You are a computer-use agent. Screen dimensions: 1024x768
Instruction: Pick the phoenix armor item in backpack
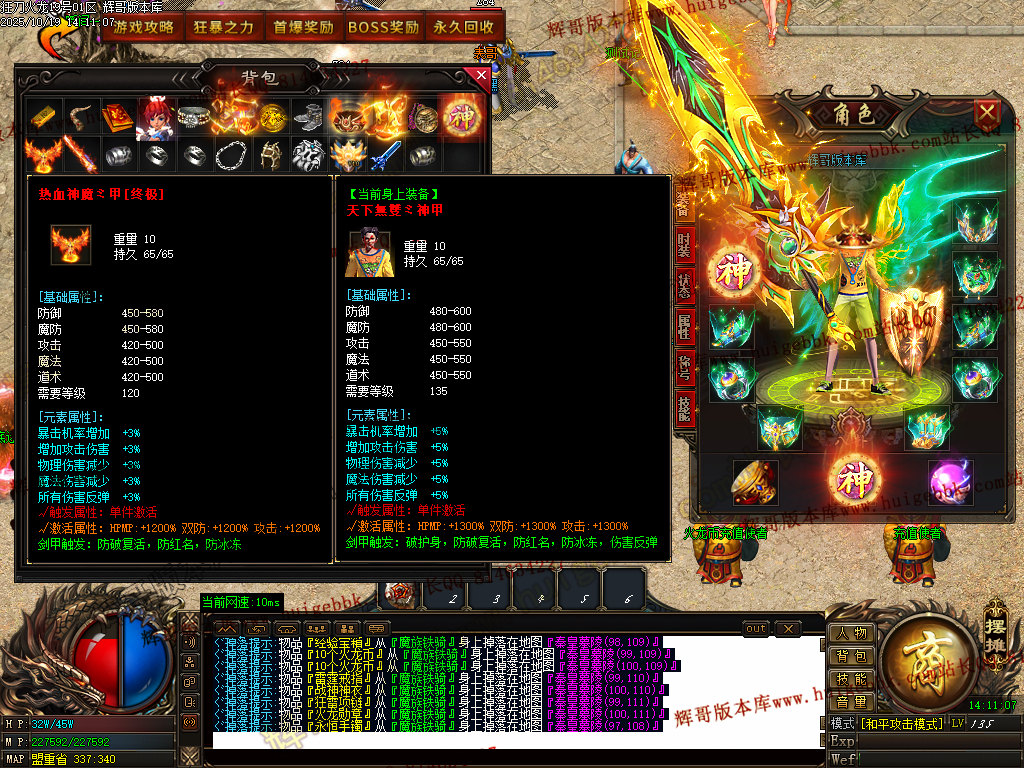(42, 155)
